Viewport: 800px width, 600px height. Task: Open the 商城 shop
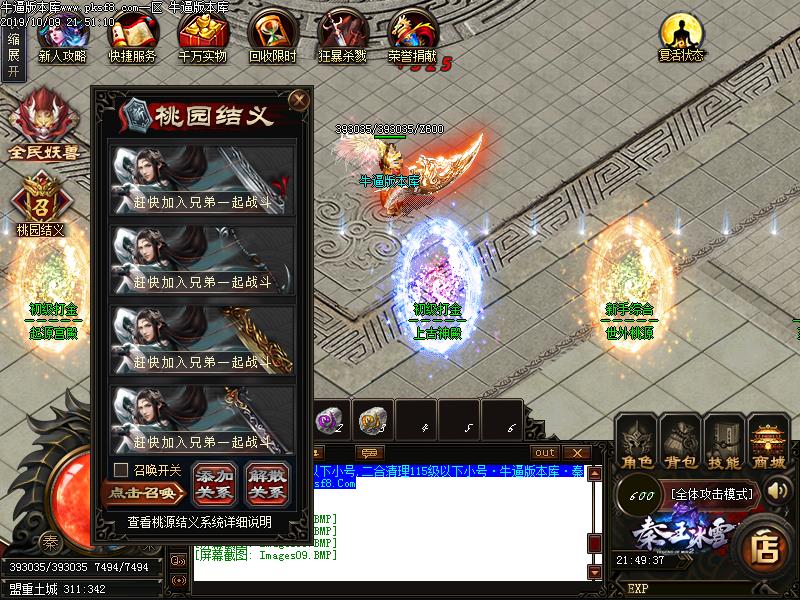[x=769, y=443]
